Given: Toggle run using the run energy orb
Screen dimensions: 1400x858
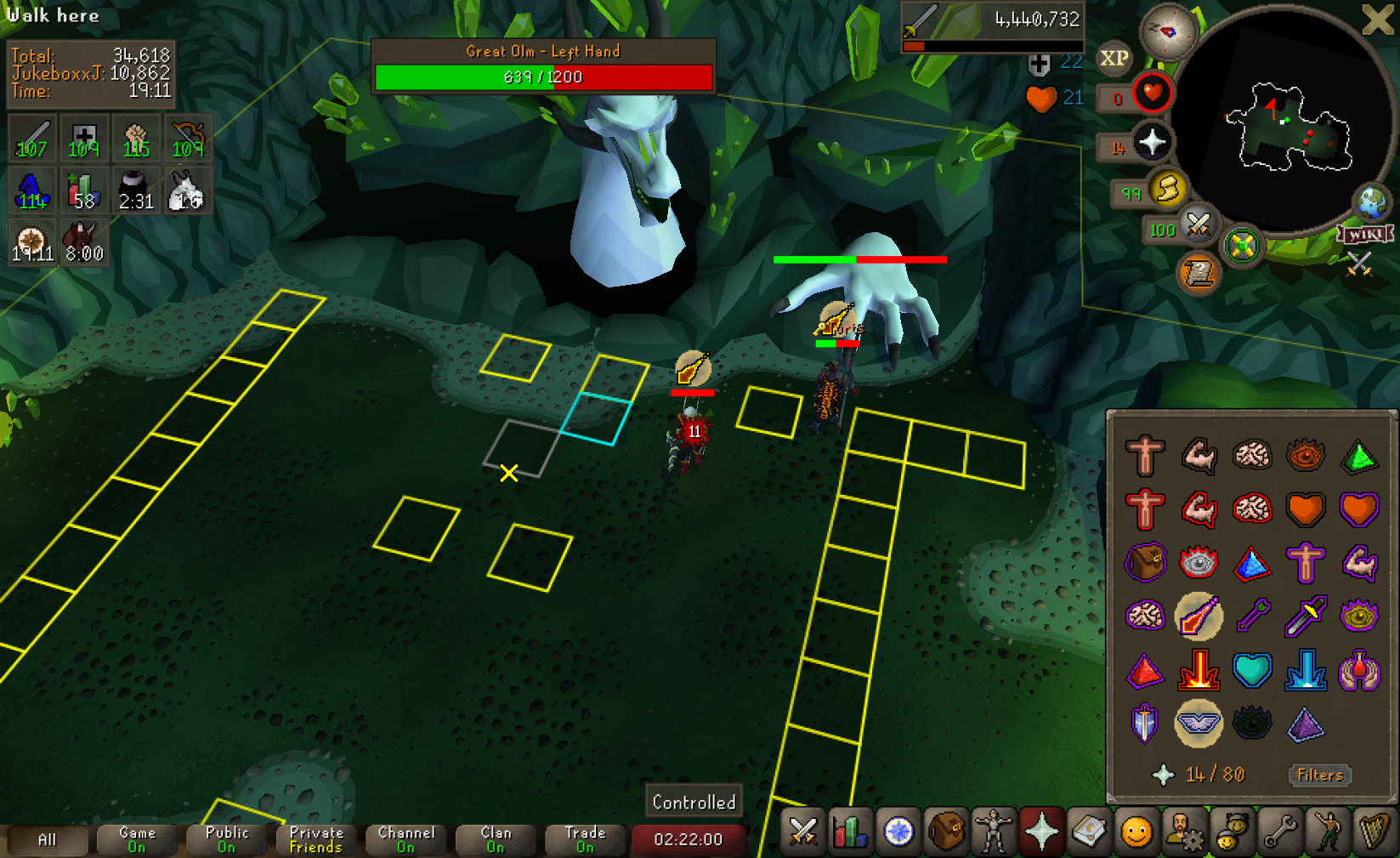Looking at the screenshot, I should tap(1166, 189).
